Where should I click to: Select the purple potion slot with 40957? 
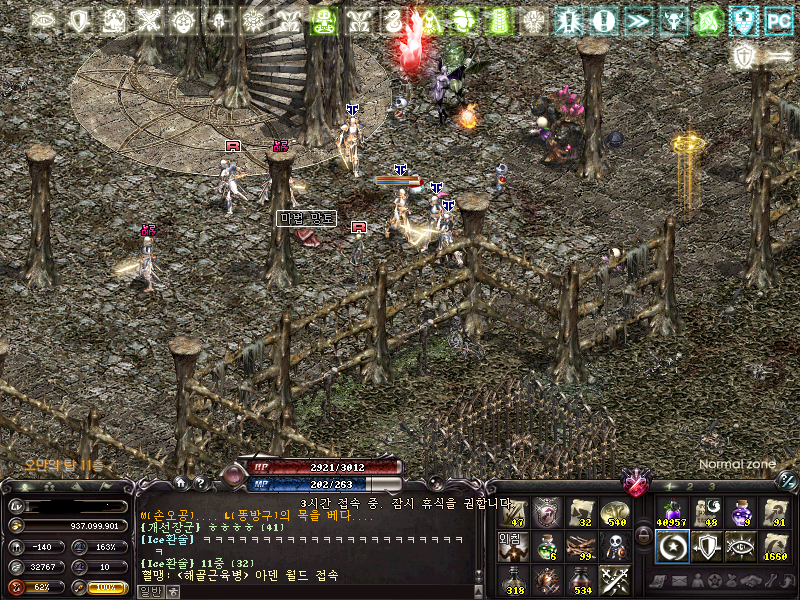(671, 512)
